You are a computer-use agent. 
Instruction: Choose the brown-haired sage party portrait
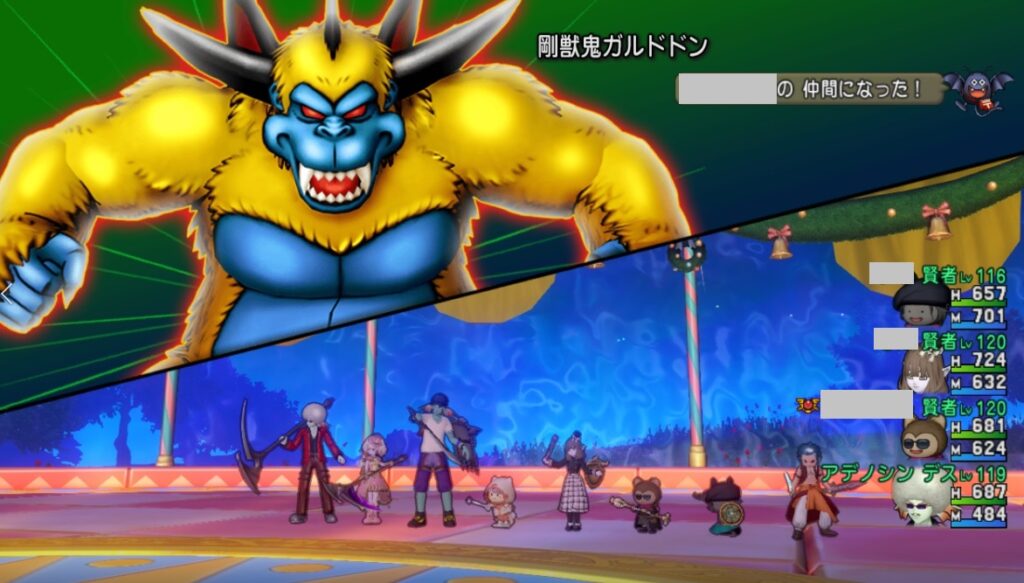(922, 372)
